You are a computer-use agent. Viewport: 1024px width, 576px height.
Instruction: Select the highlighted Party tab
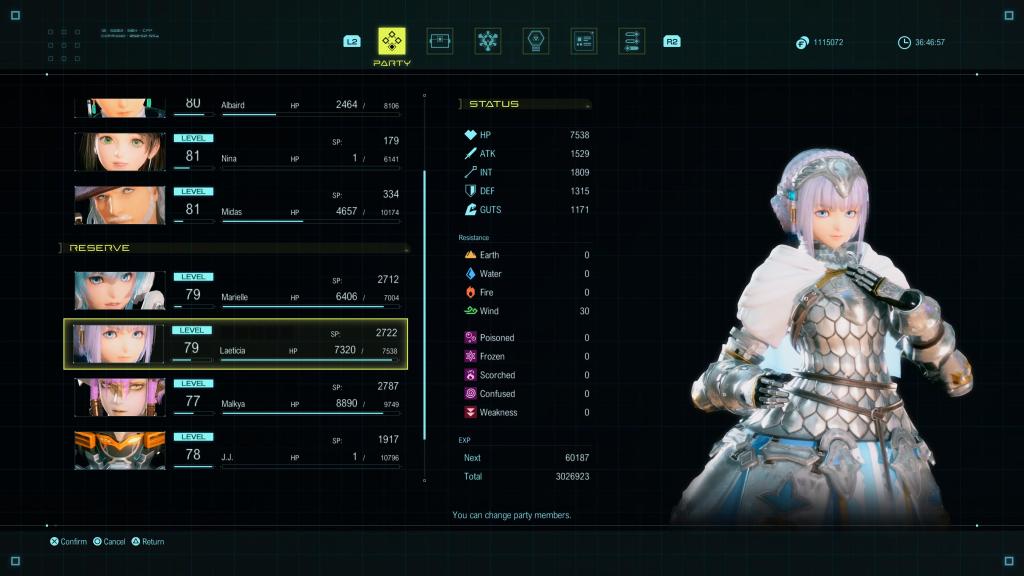[392, 41]
